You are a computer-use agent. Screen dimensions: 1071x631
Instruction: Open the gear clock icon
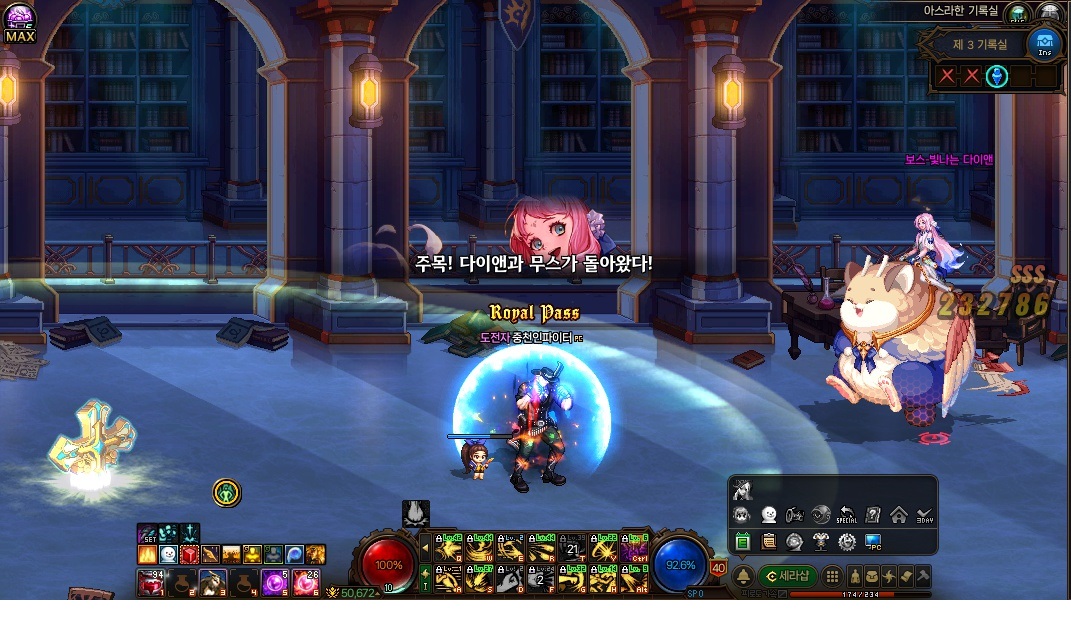point(846,542)
